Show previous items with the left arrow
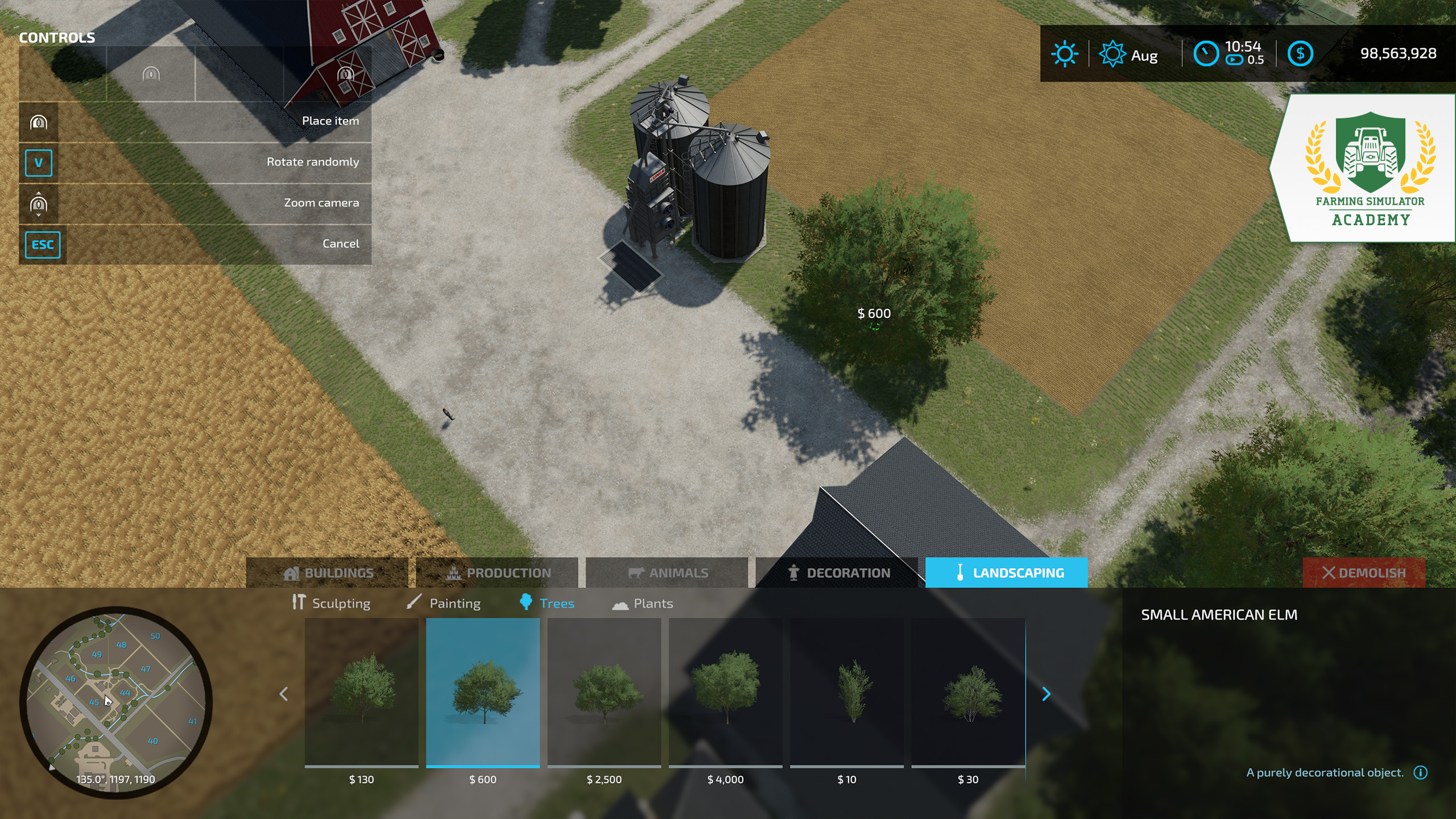 (284, 694)
